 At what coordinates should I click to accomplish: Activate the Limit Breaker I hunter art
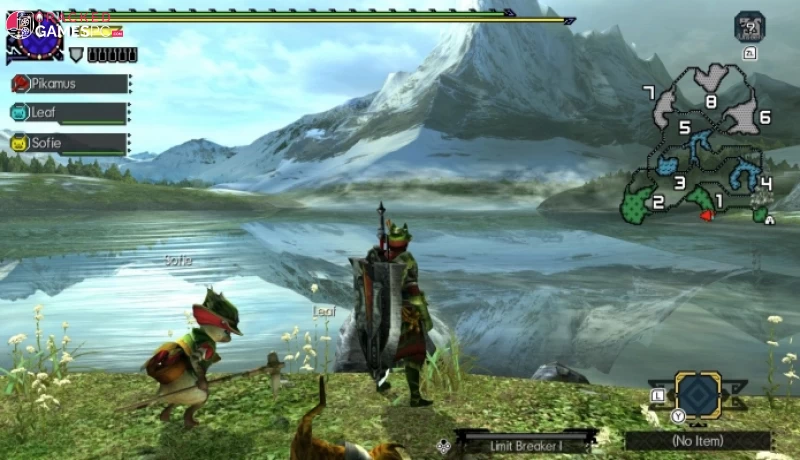[525, 440]
